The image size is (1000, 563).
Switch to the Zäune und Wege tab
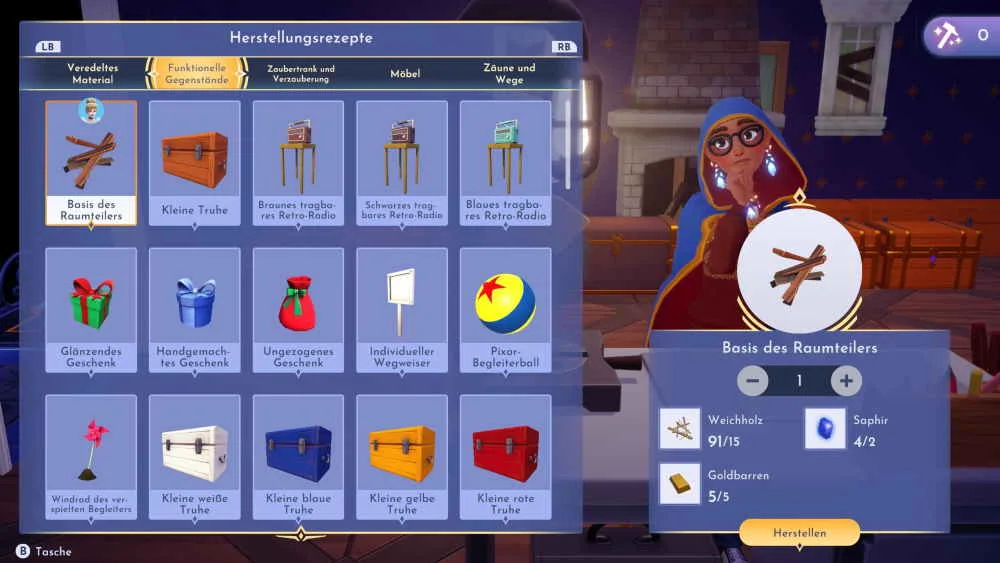pos(509,73)
